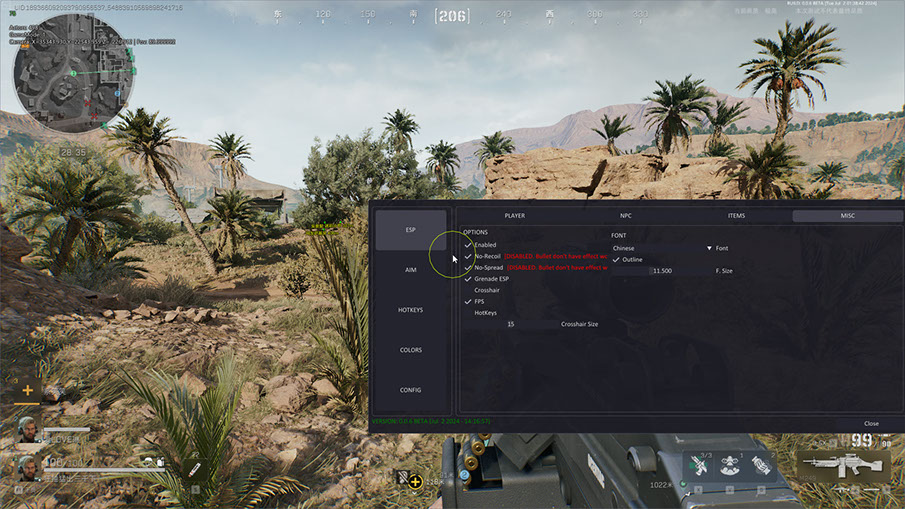The height and width of the screenshot is (509, 905).
Task: Toggle the font Outline checkbox
Action: pos(617,260)
